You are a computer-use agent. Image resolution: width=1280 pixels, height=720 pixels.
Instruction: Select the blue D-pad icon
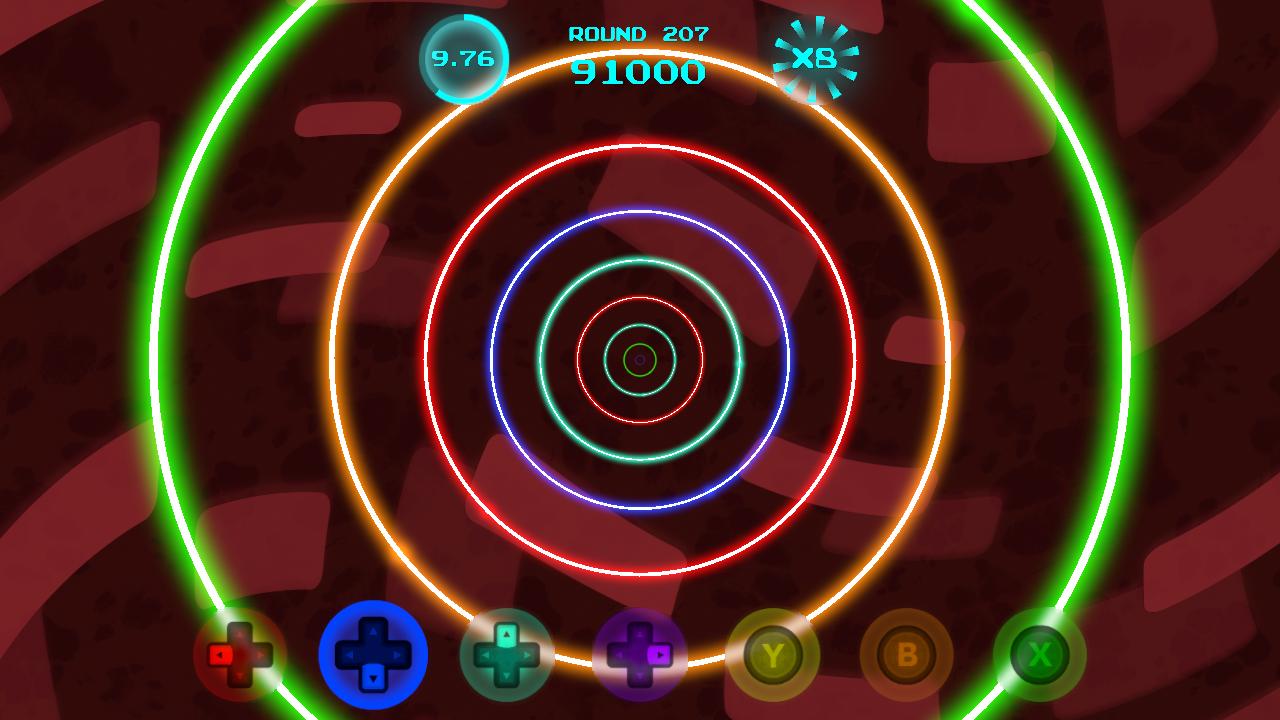(x=374, y=654)
